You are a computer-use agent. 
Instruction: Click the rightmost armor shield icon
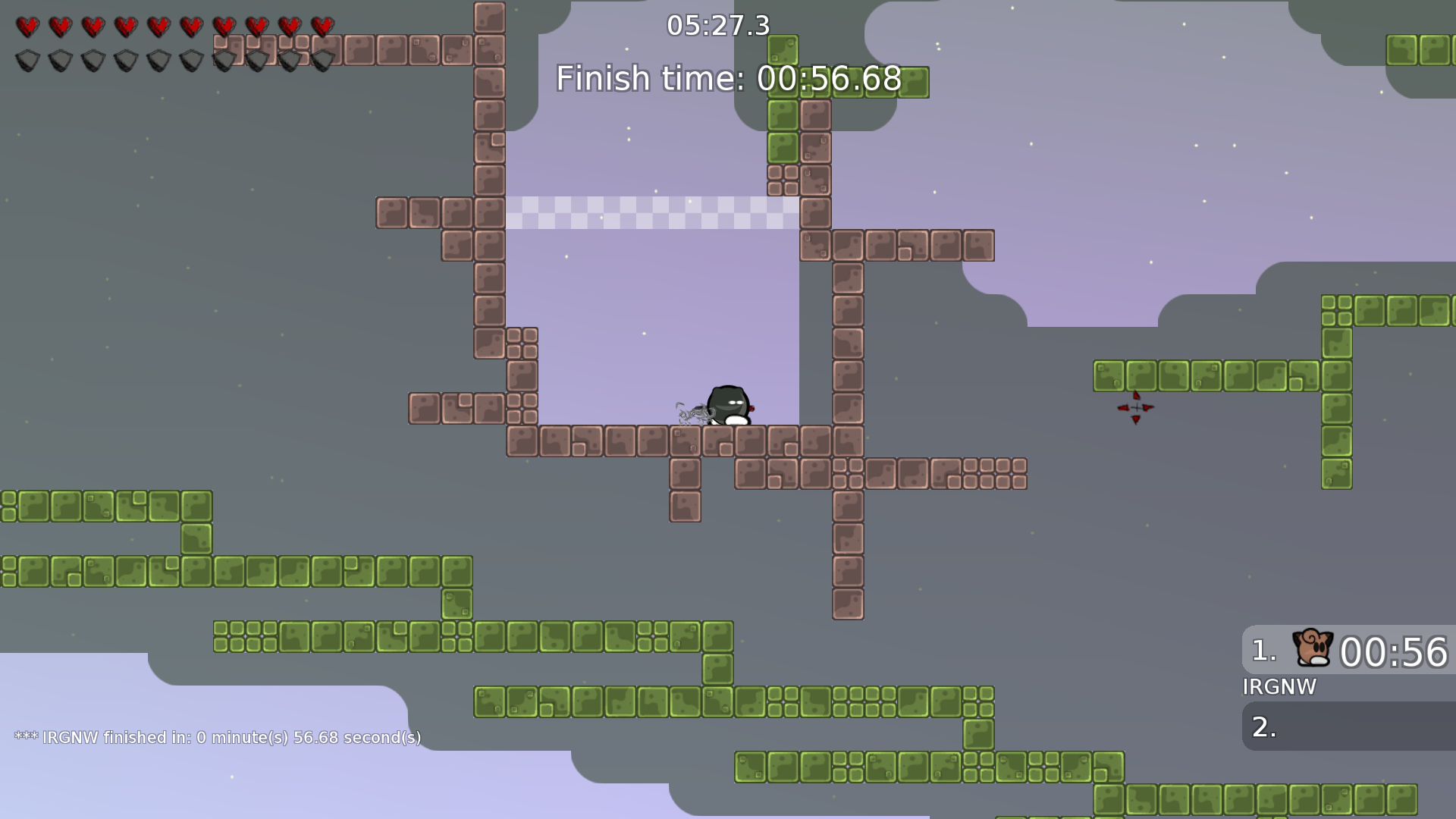click(325, 61)
